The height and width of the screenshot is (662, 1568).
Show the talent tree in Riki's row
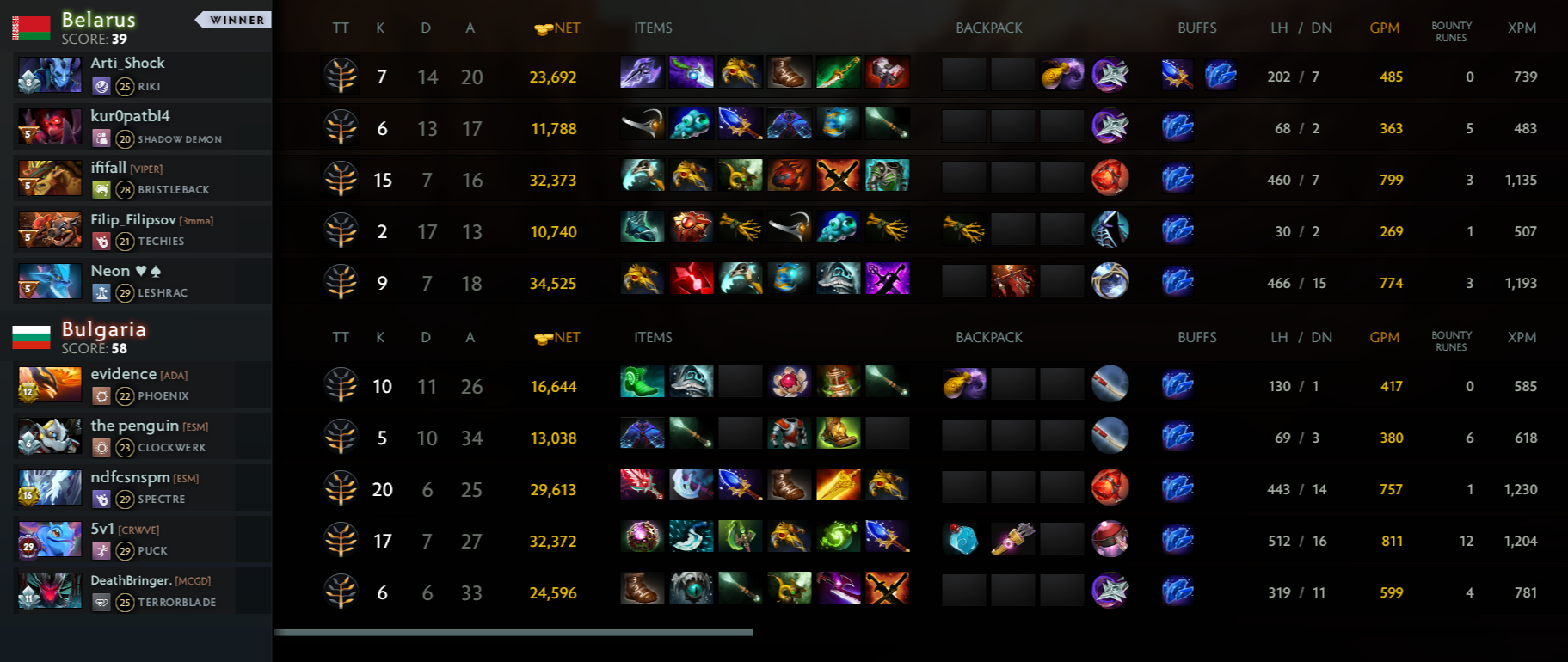pos(341,77)
